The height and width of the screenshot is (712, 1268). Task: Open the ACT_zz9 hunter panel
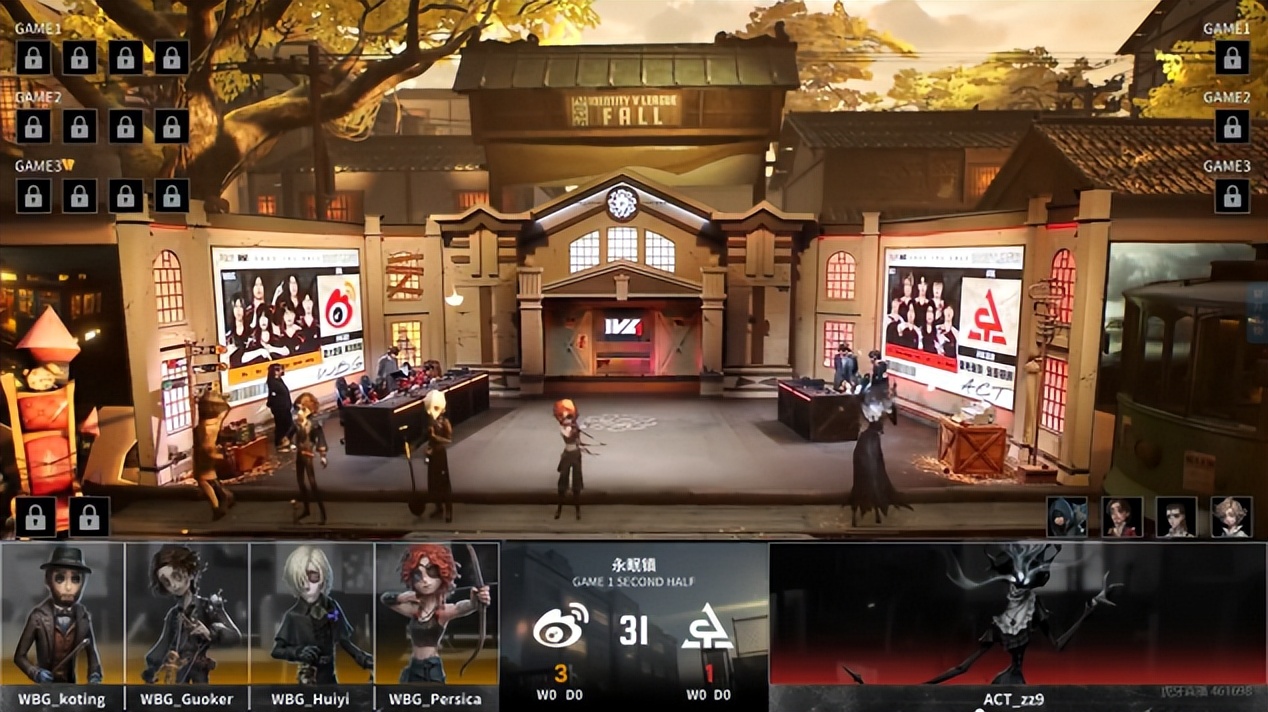coord(1018,625)
